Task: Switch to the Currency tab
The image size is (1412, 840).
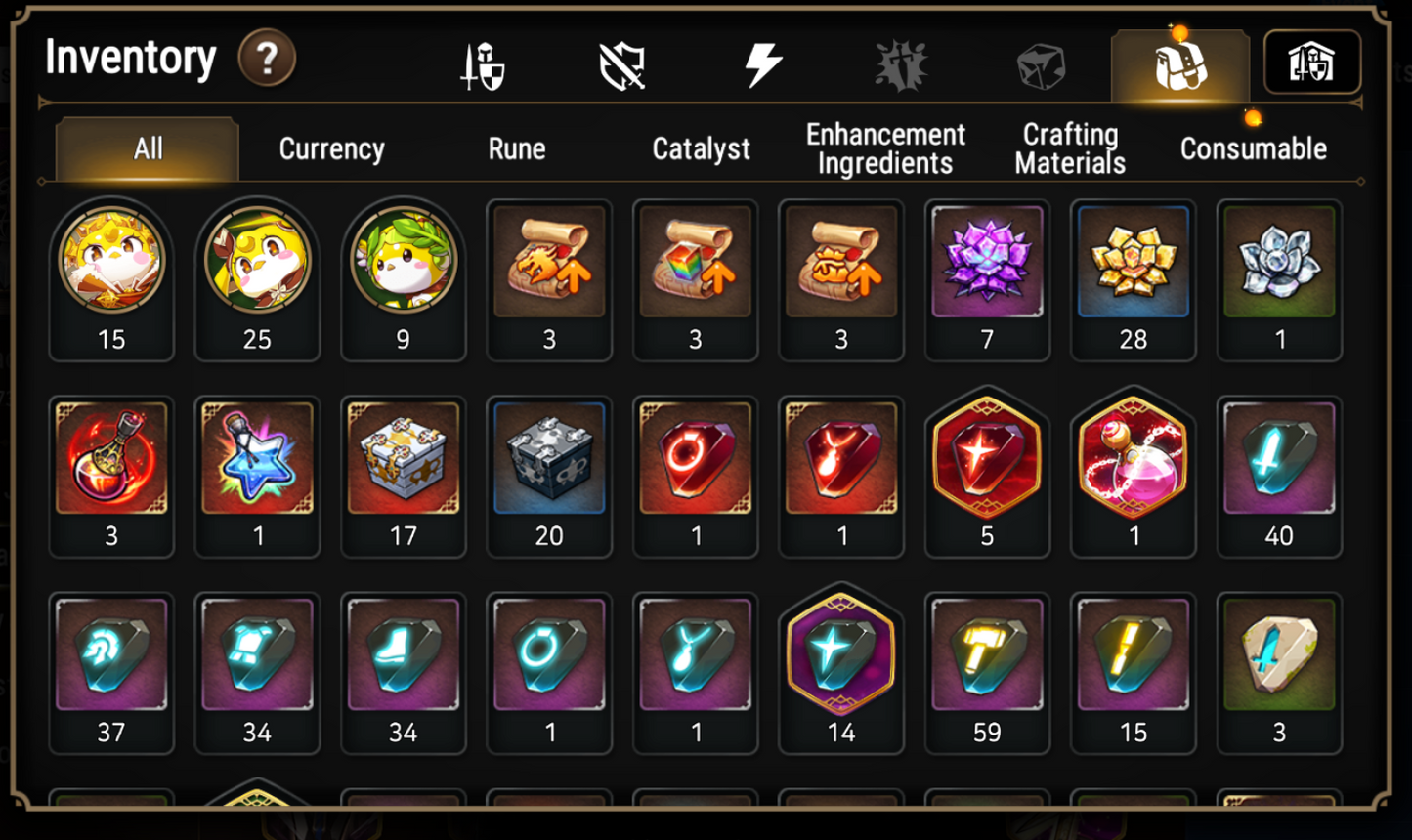Action: (x=332, y=148)
